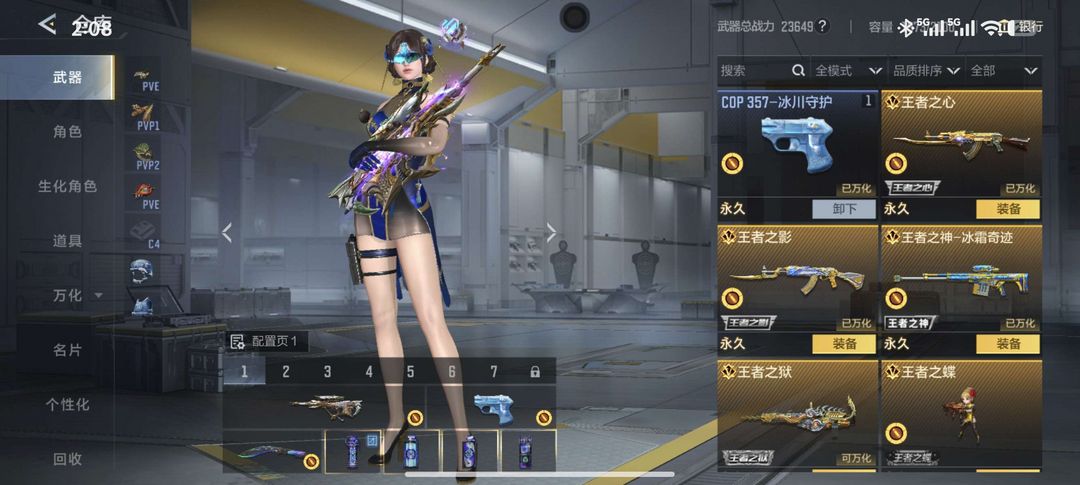Choose the PVP1 loadout bag
The height and width of the screenshot is (485, 1080).
(146, 118)
